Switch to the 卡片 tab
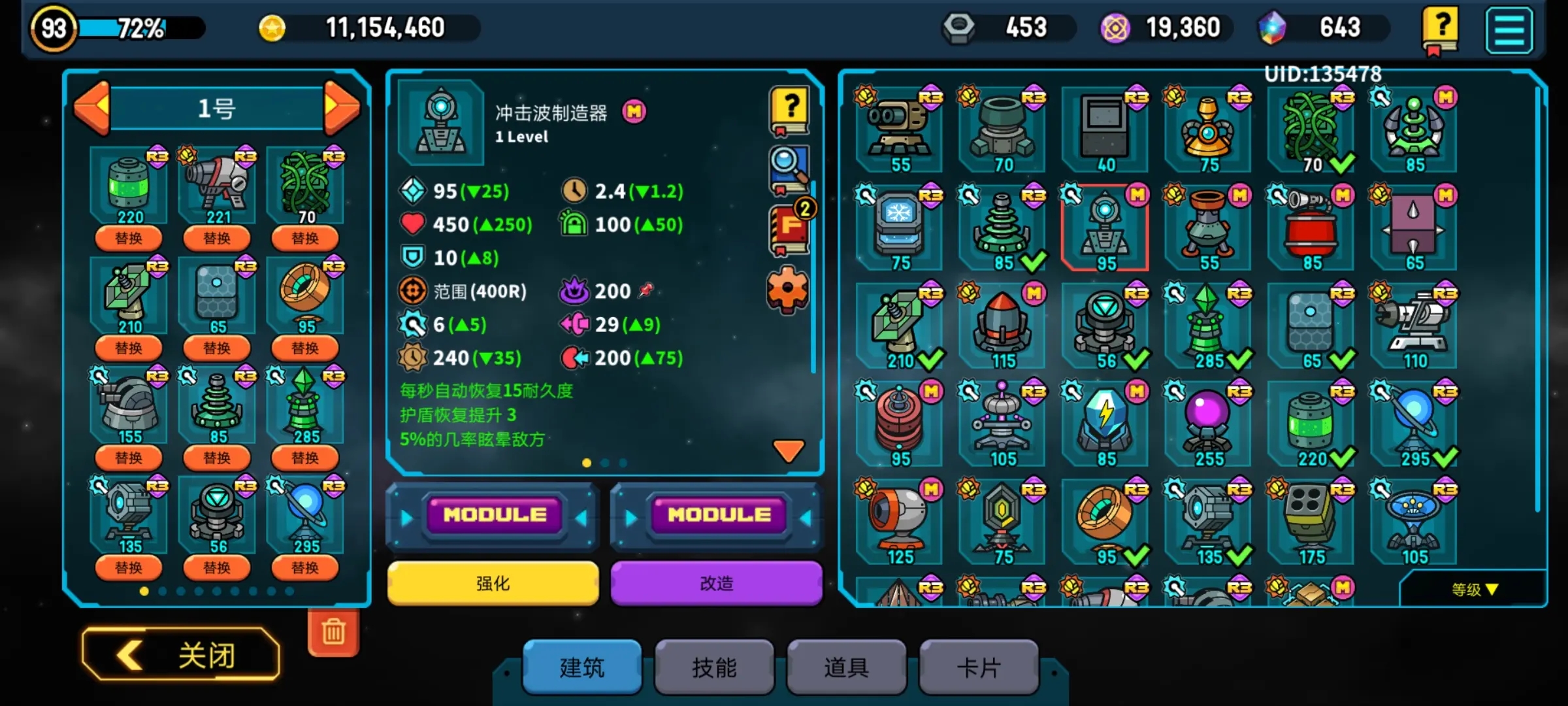The width and height of the screenshot is (1568, 706). pos(978,667)
